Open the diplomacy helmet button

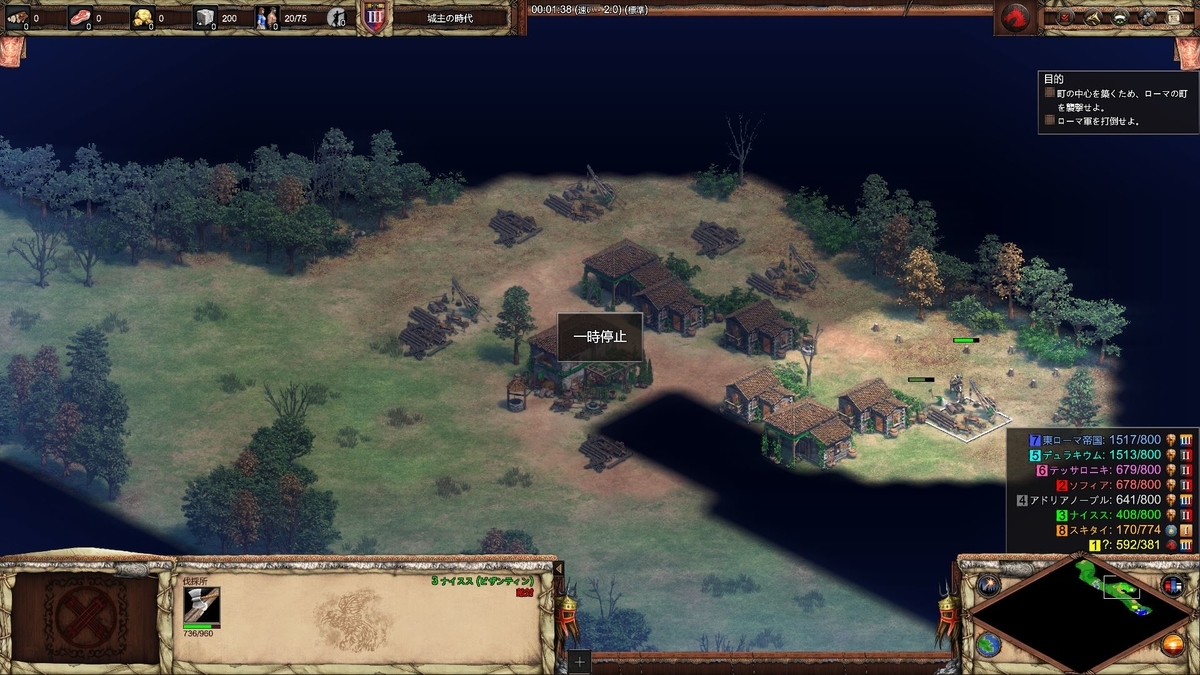tap(1118, 17)
